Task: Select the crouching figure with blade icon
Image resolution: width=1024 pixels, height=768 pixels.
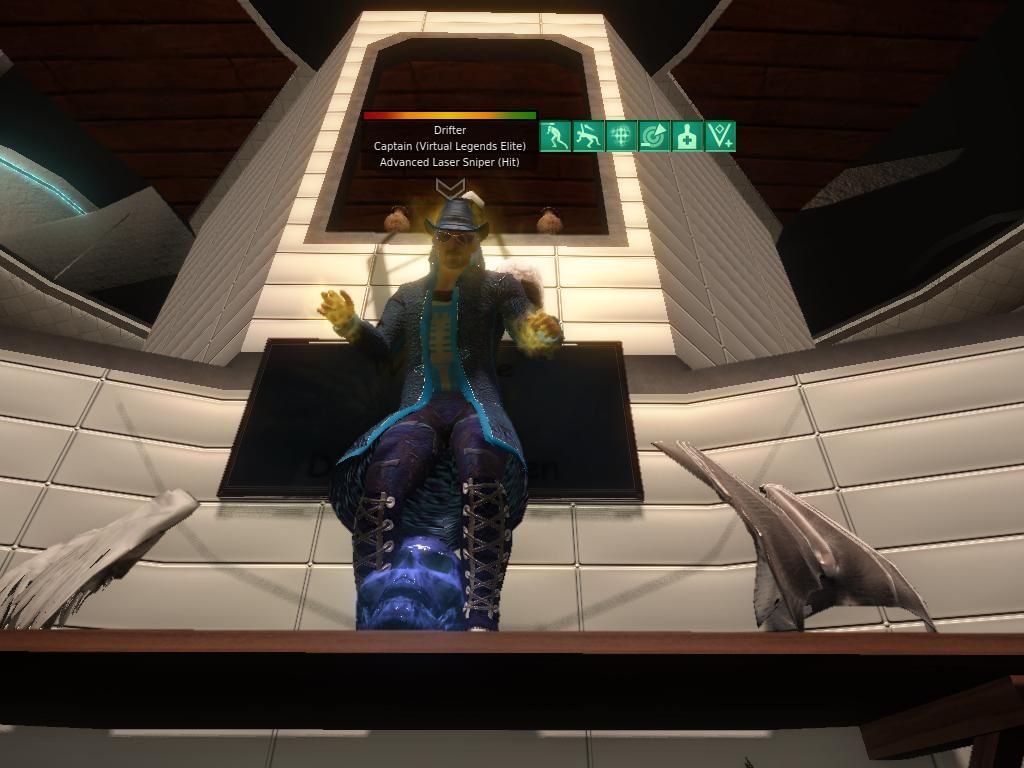Action: point(588,136)
